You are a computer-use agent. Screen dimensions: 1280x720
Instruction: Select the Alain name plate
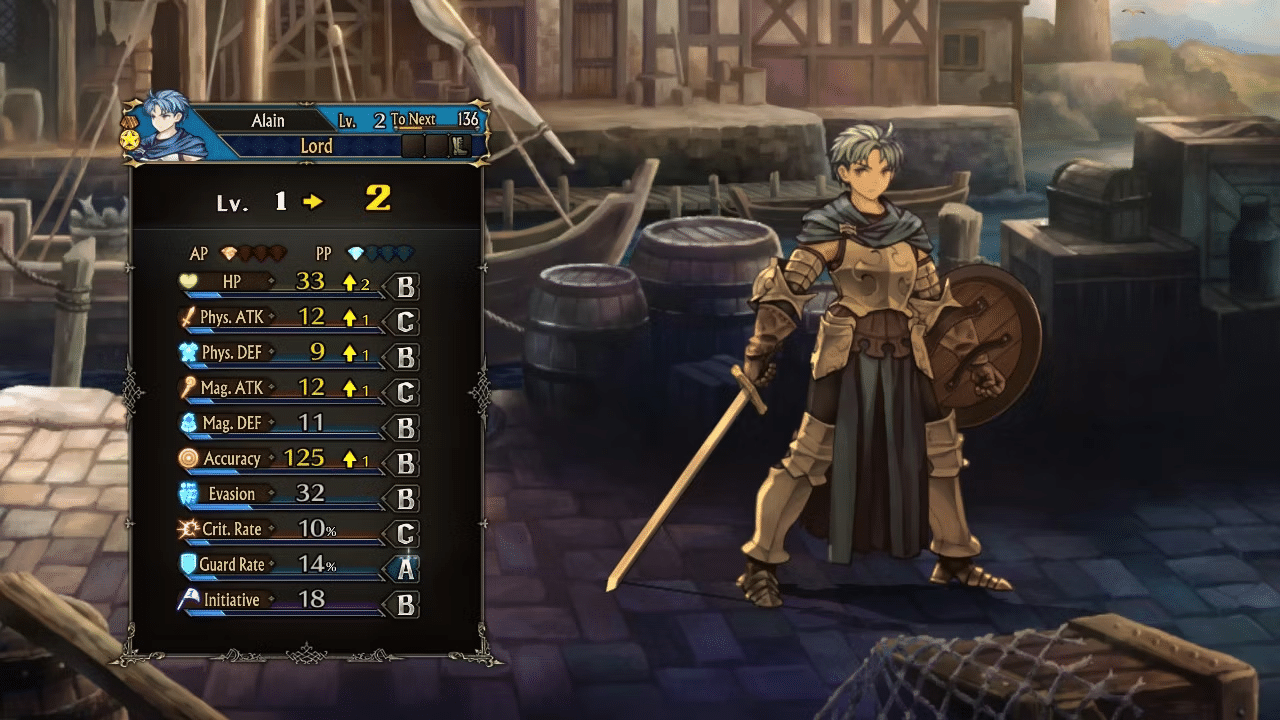[268, 121]
